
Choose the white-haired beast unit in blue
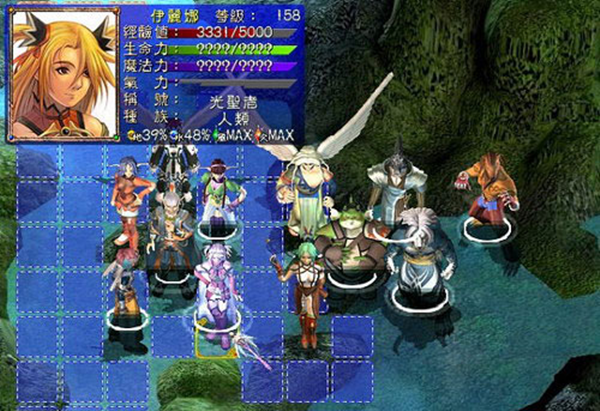(414, 253)
